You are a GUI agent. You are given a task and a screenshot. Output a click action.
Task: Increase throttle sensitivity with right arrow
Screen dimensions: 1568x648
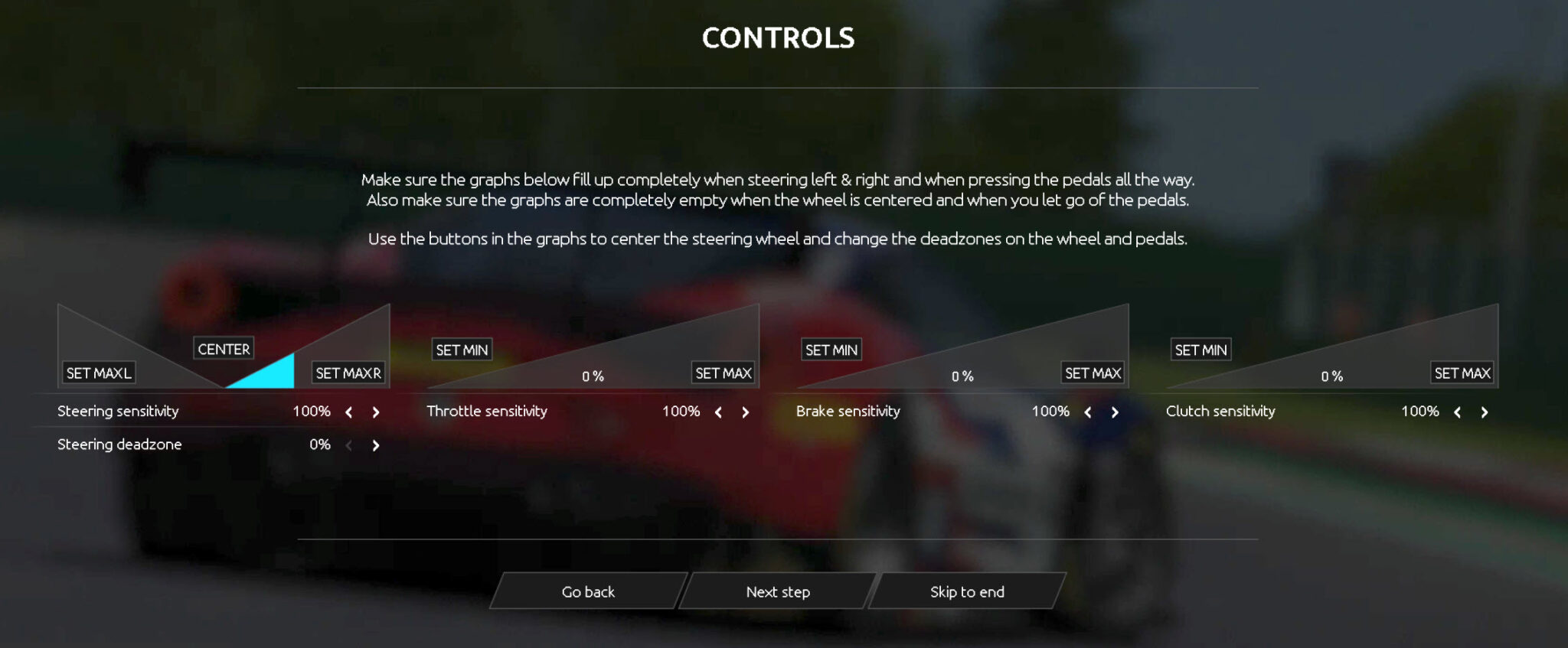click(745, 412)
